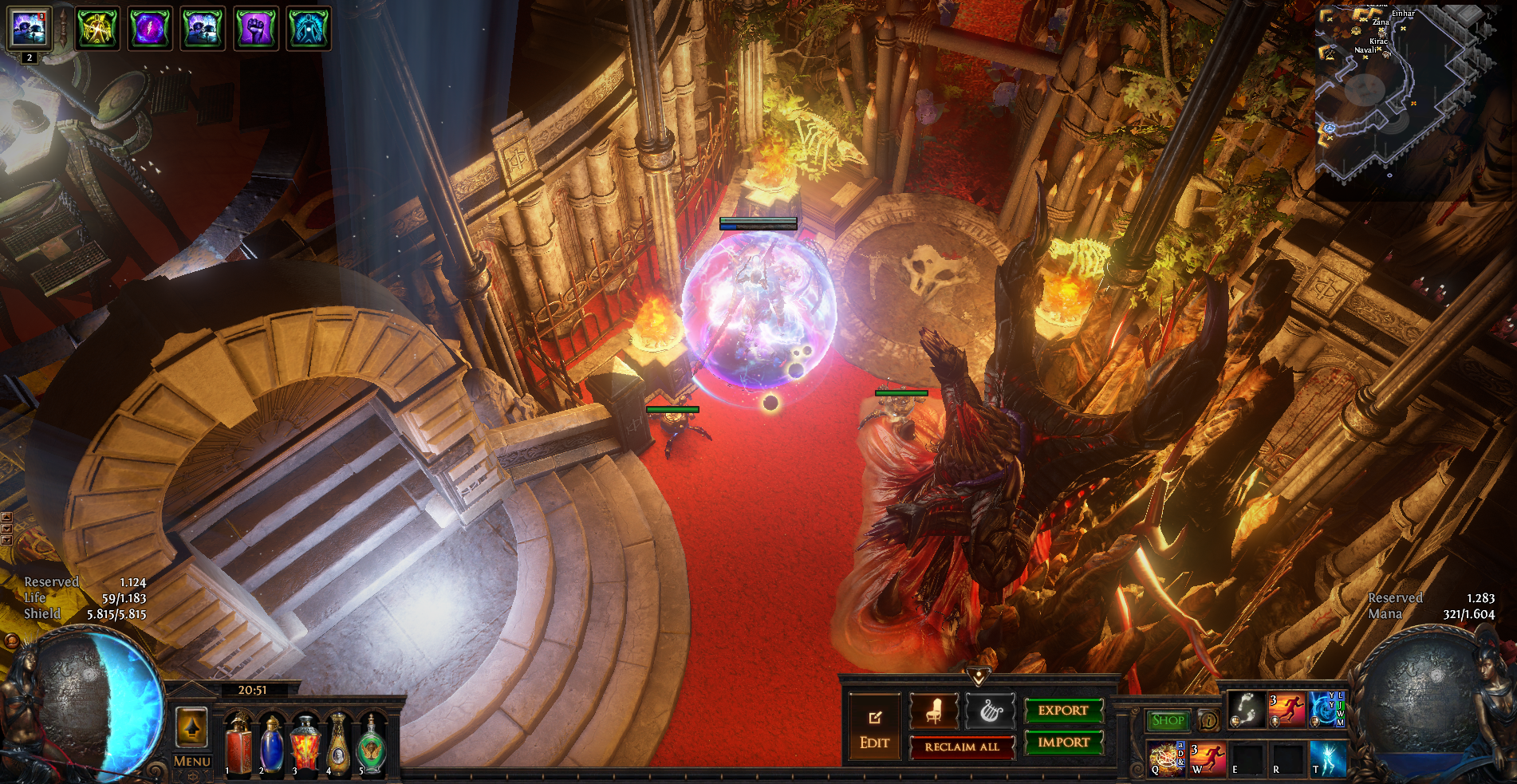Image resolution: width=1517 pixels, height=784 pixels.
Task: Click the round info speech-bubble icon
Action: 1208,720
